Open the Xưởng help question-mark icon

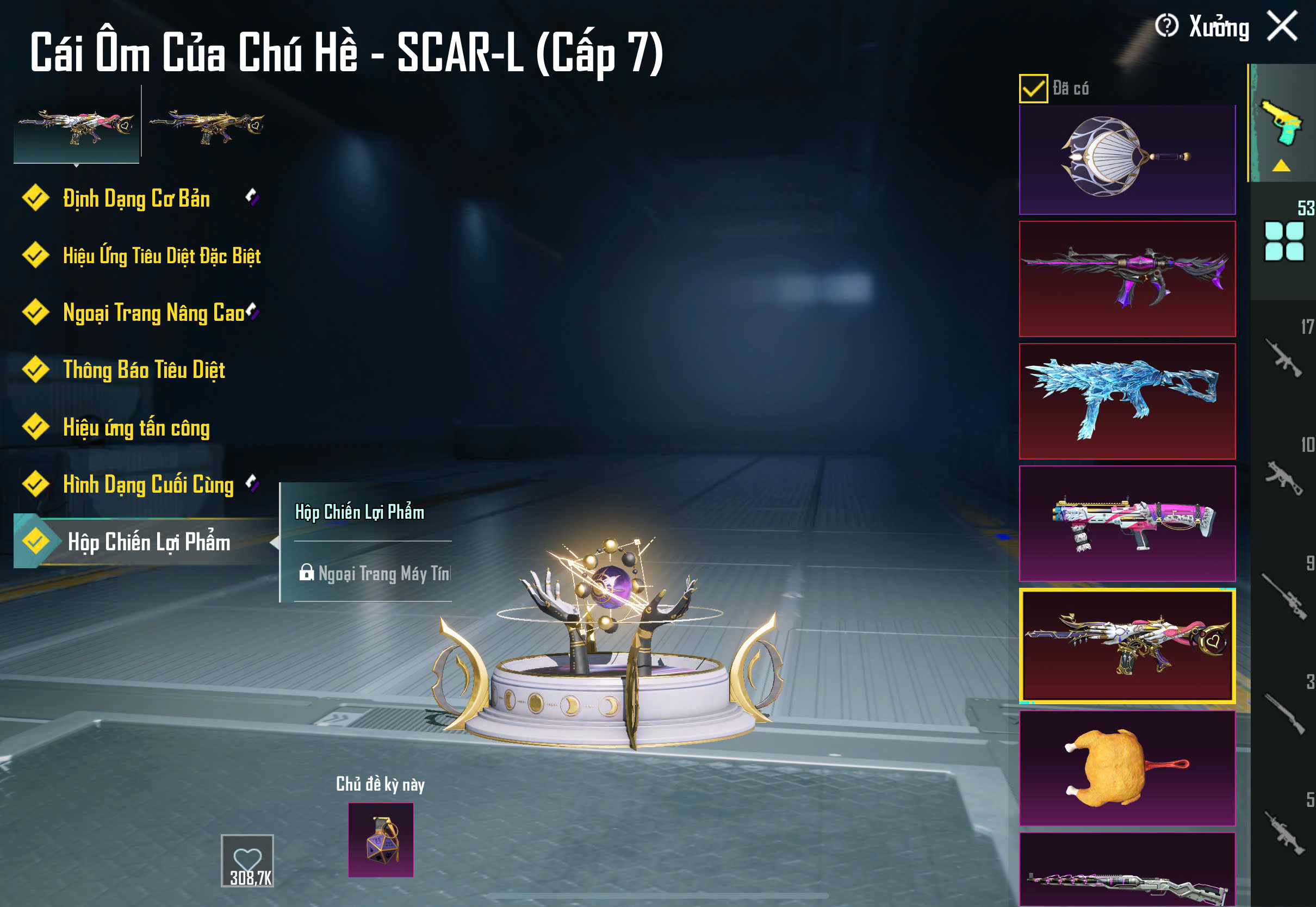coord(1166,26)
